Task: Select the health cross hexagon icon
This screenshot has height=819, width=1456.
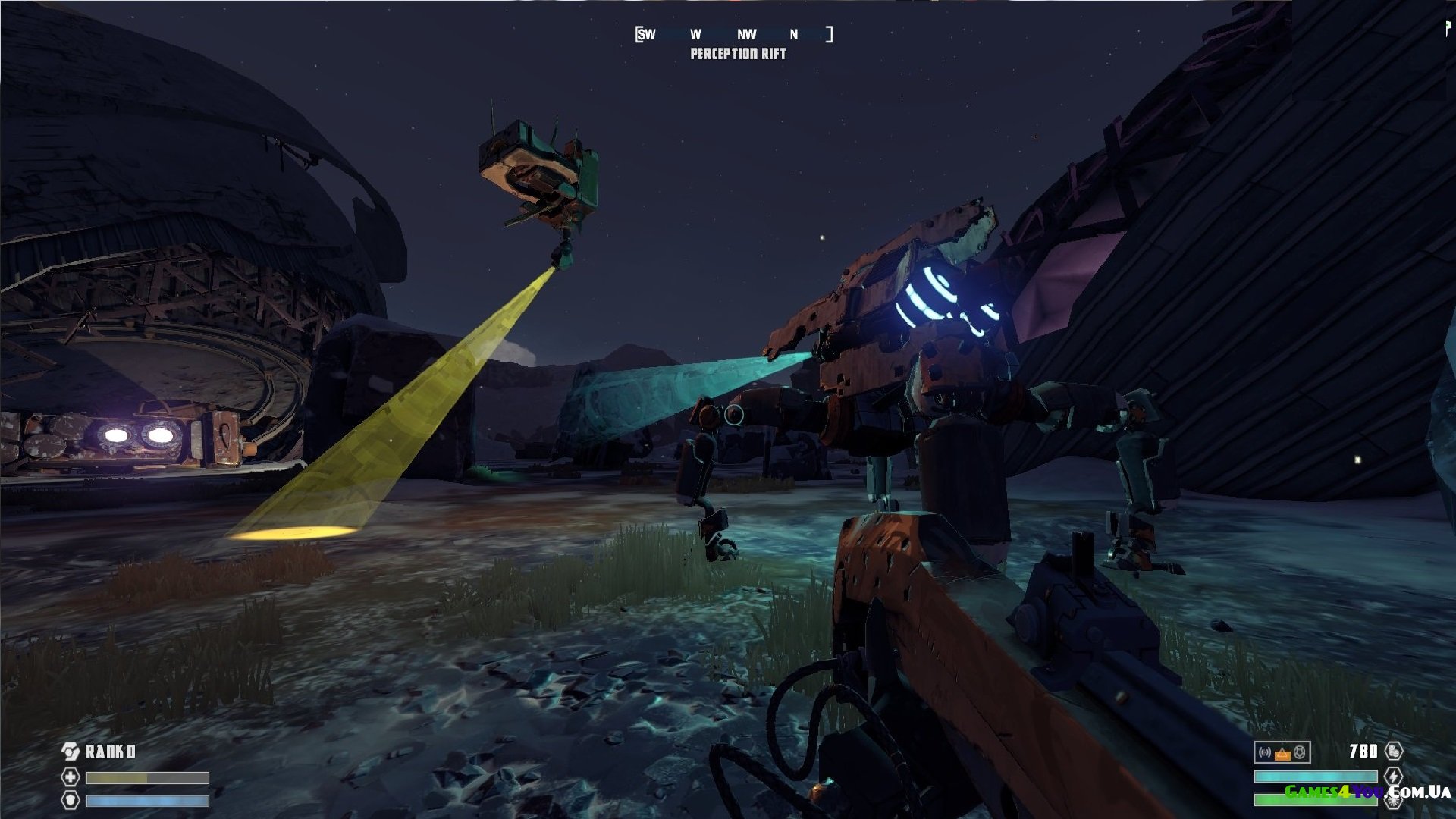Action: click(70, 777)
